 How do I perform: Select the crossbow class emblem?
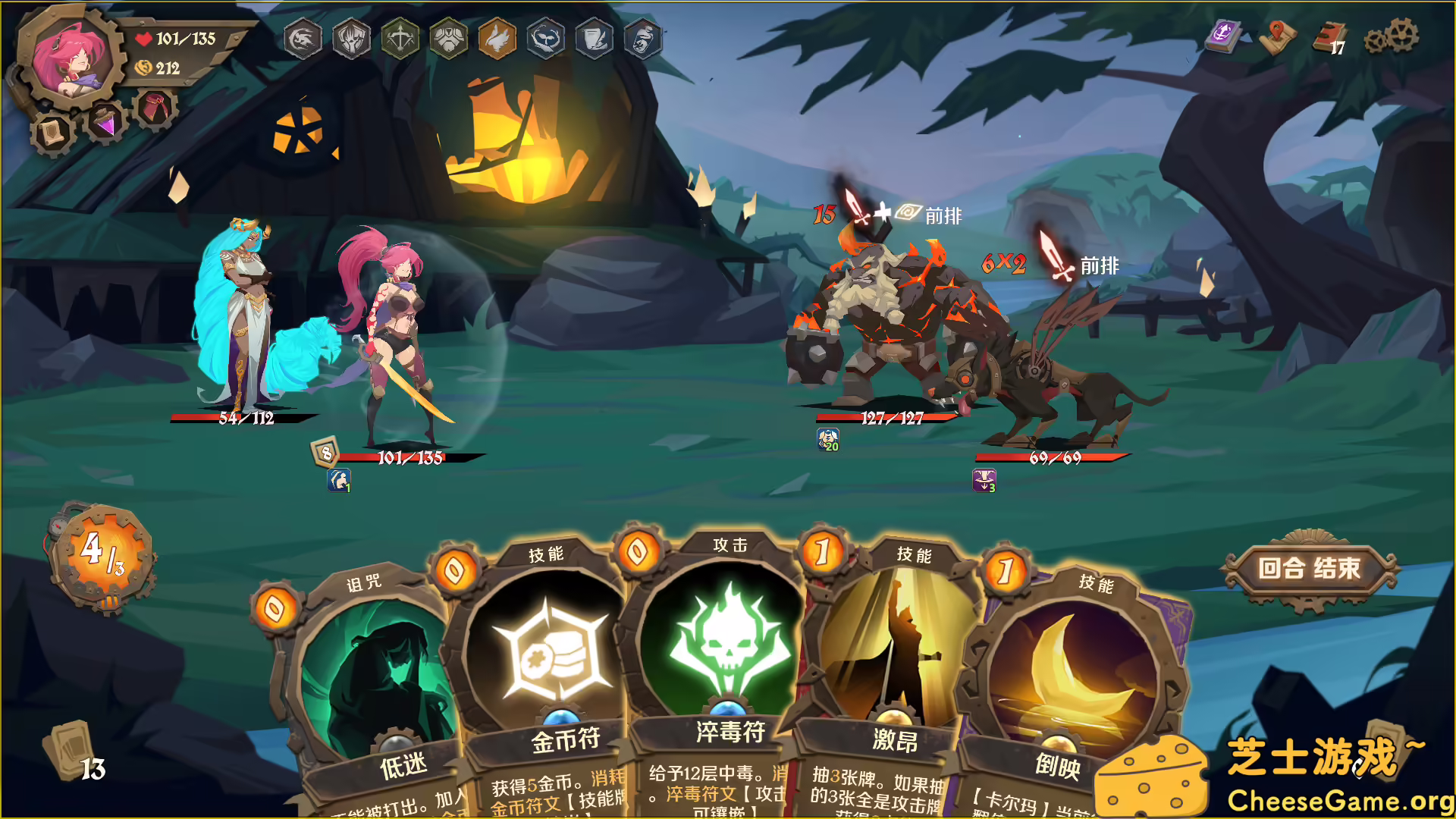[x=400, y=39]
